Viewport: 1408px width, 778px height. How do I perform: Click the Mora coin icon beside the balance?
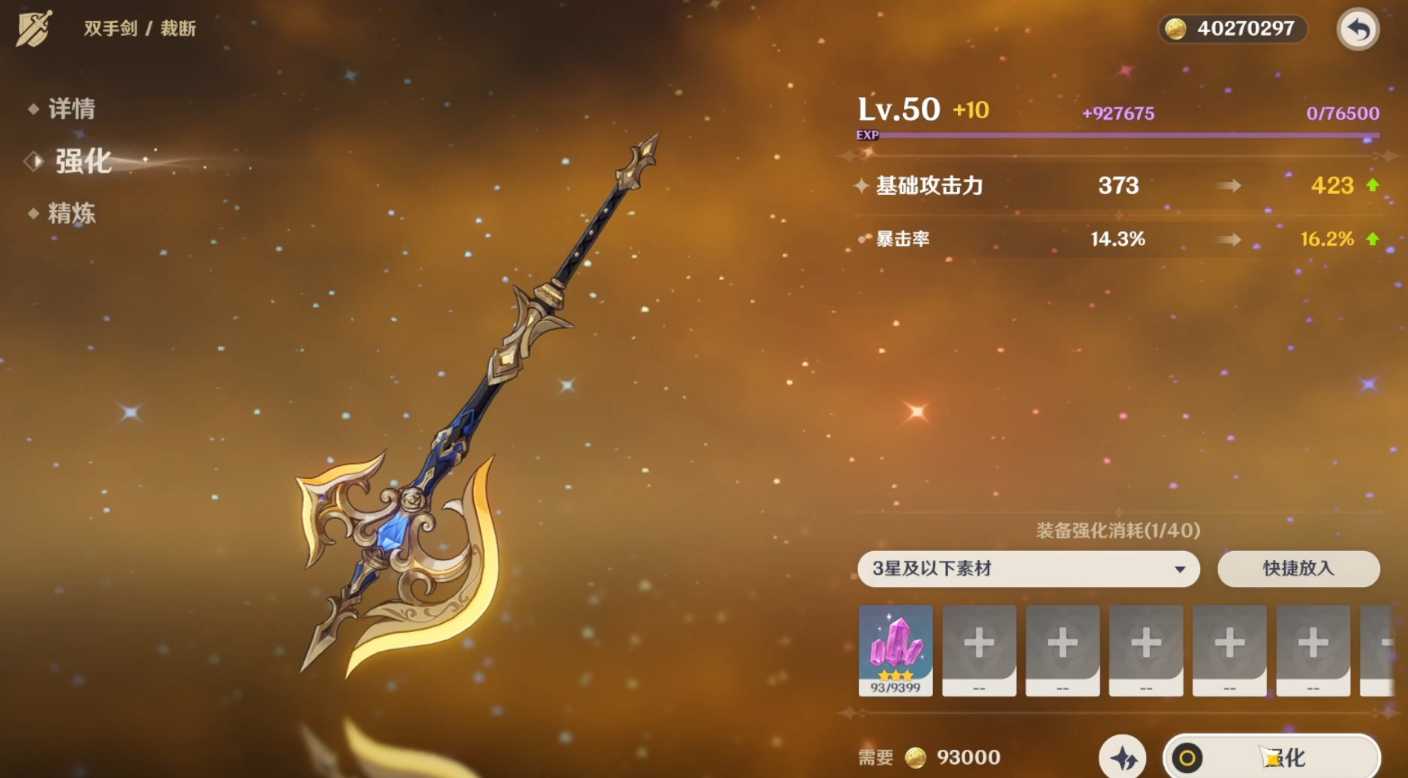1174,29
